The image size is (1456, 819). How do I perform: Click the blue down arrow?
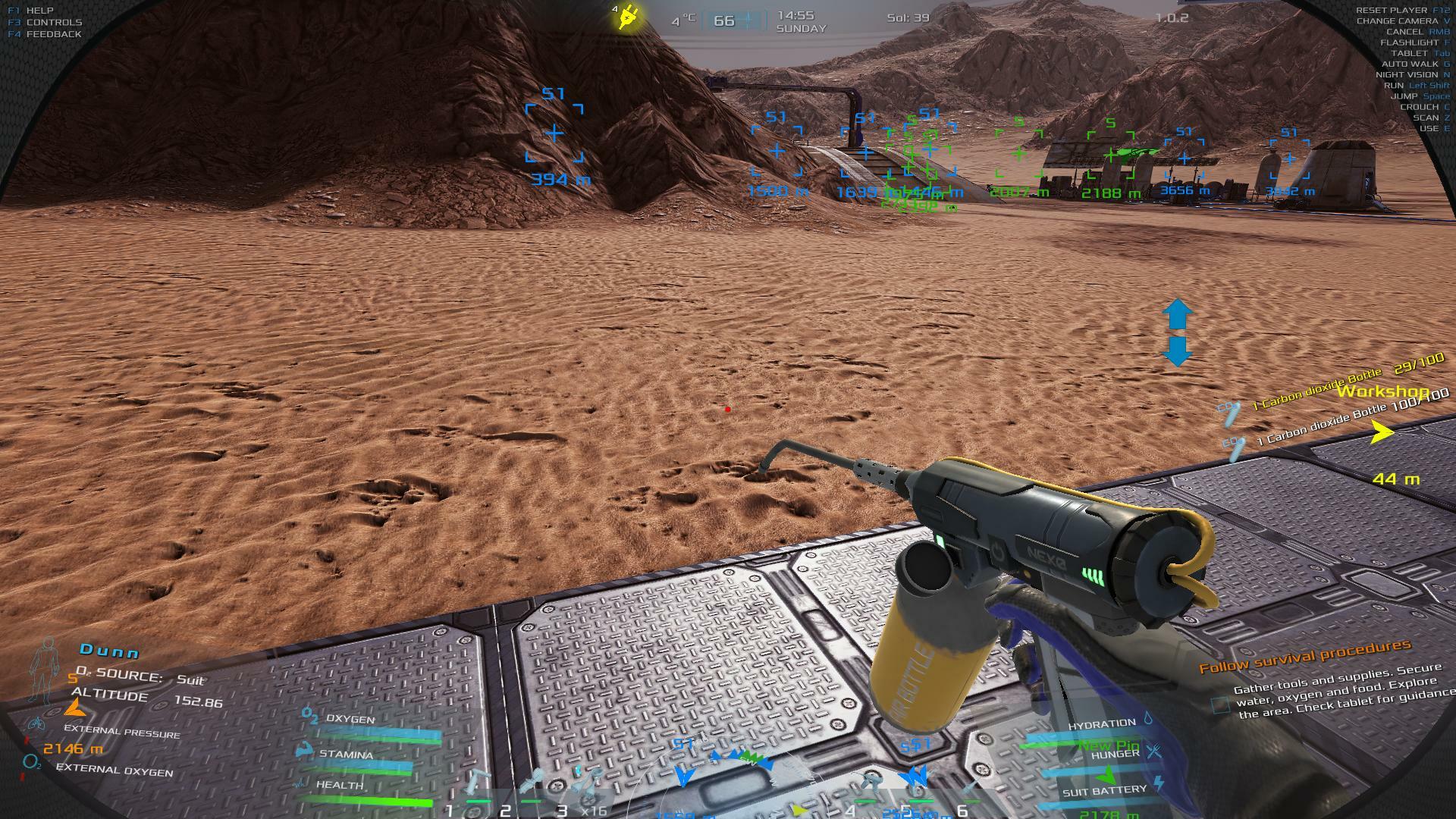(1177, 351)
